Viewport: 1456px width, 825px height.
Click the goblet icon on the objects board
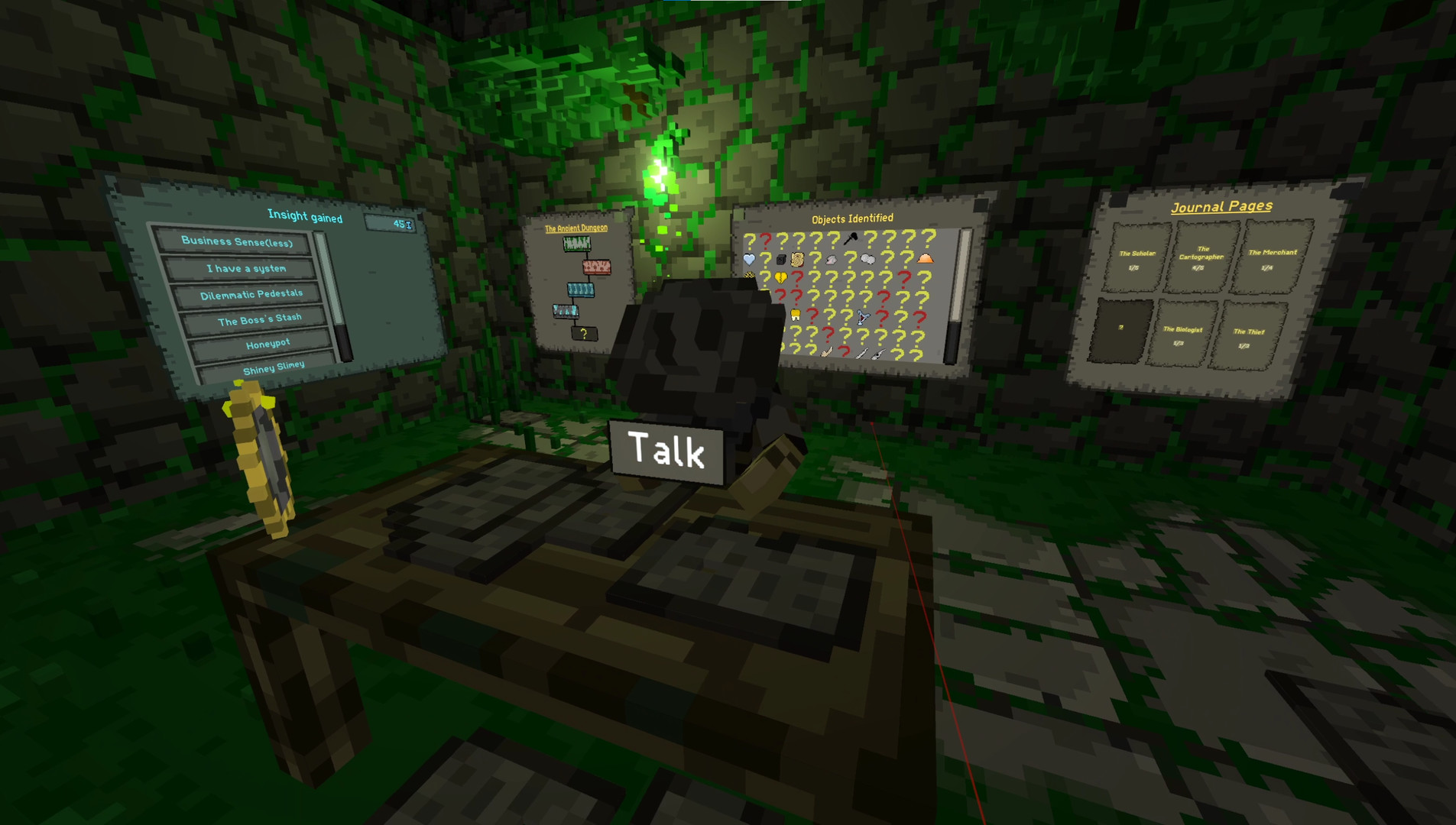click(863, 316)
